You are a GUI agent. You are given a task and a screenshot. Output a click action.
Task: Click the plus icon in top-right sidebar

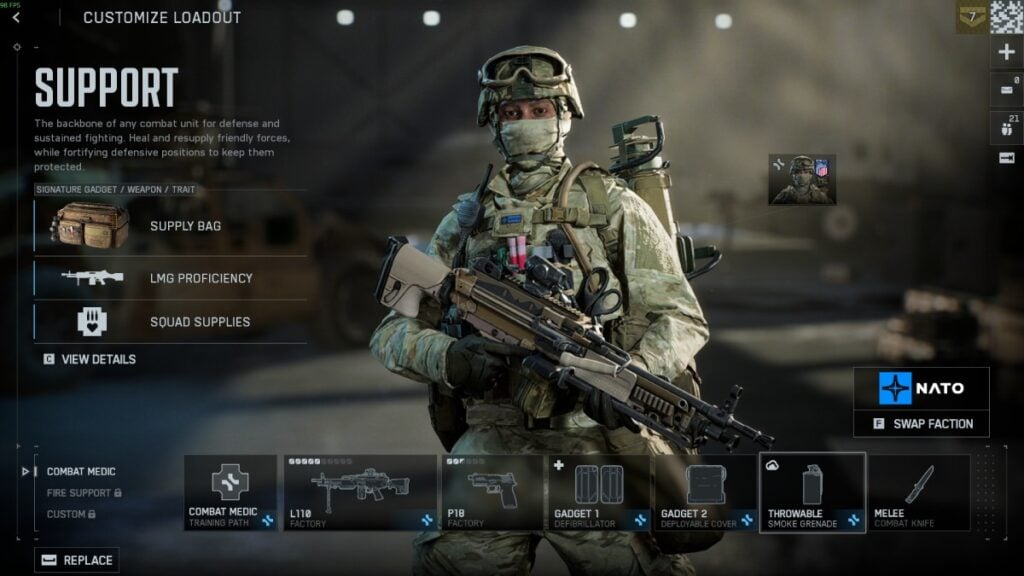tap(1006, 52)
